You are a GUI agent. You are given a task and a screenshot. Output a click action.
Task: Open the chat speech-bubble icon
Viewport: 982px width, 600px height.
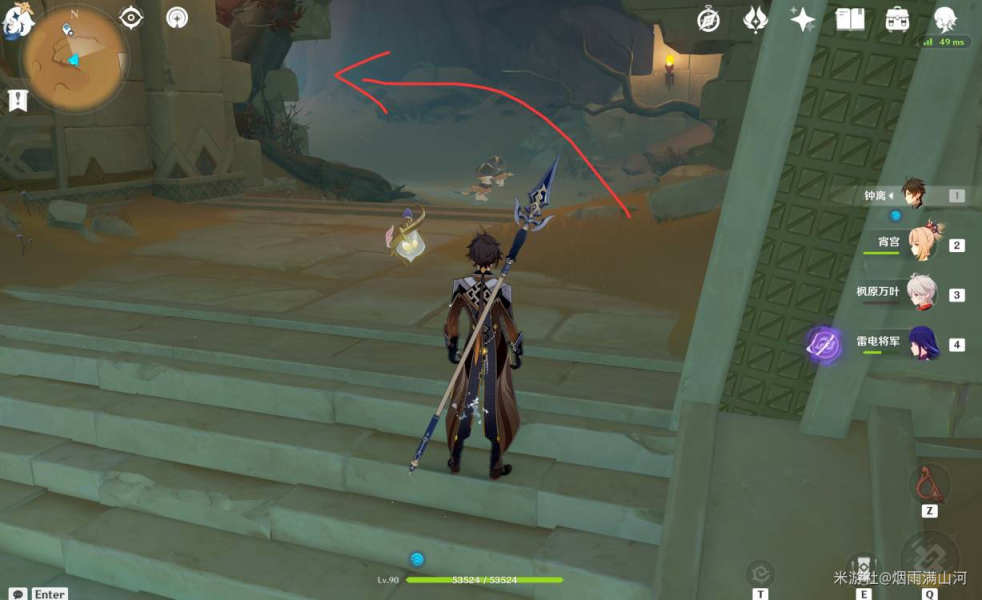pos(17,593)
